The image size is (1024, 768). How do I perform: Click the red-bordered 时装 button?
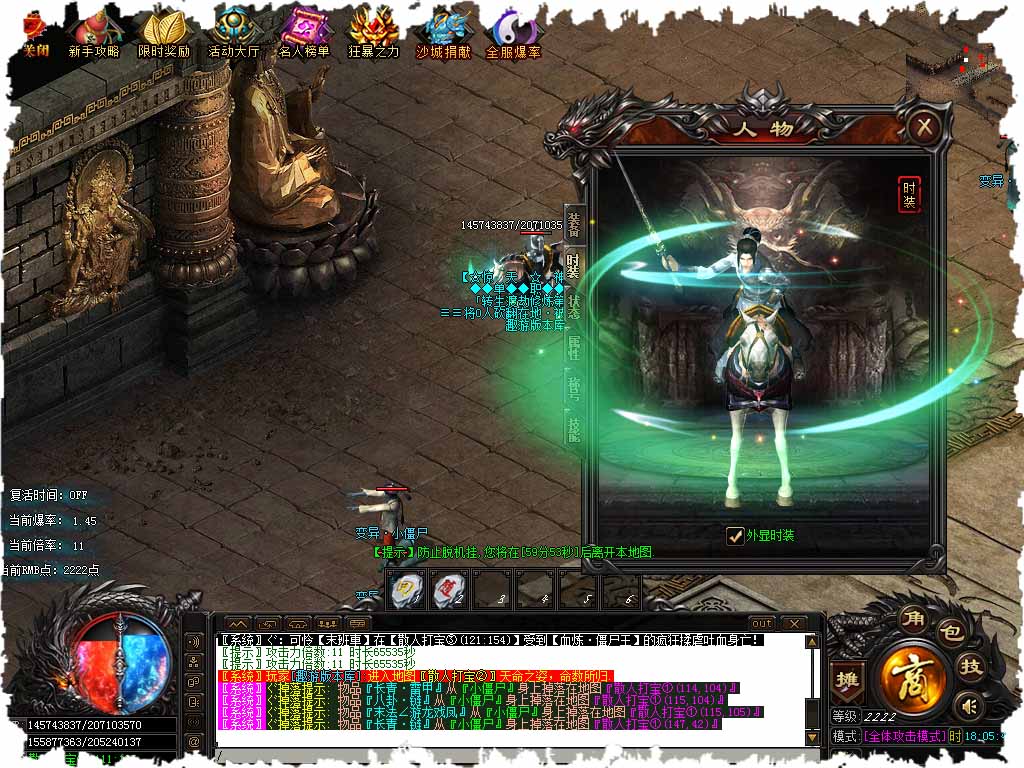(x=909, y=194)
